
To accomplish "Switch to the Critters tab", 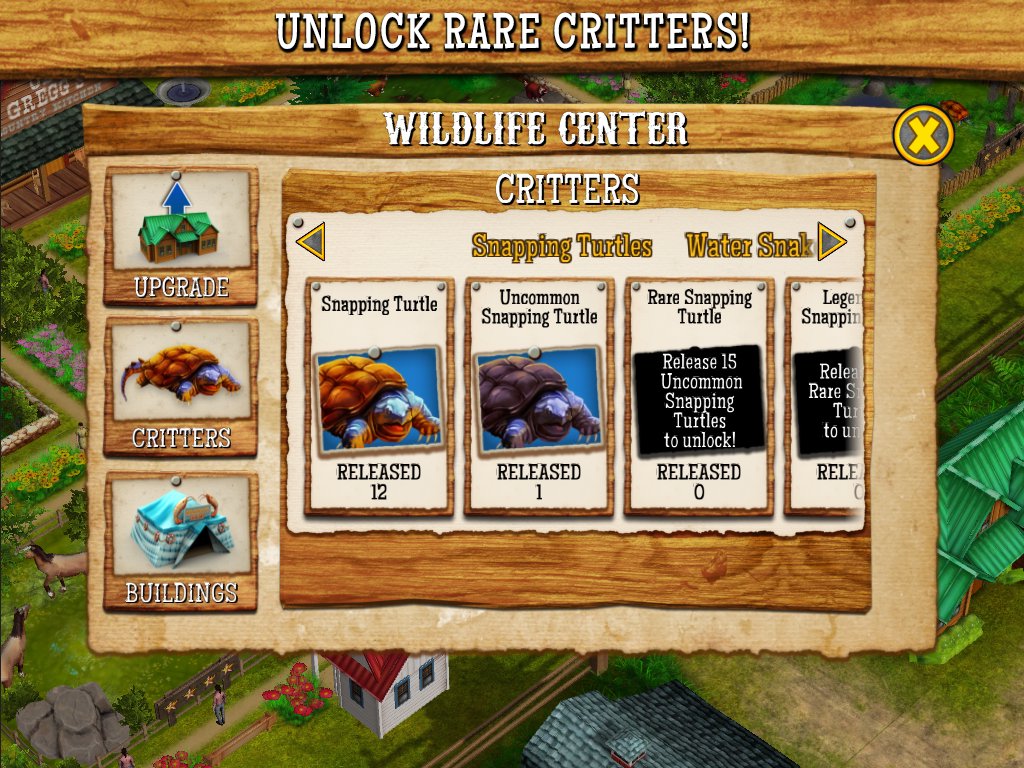I will [x=180, y=387].
